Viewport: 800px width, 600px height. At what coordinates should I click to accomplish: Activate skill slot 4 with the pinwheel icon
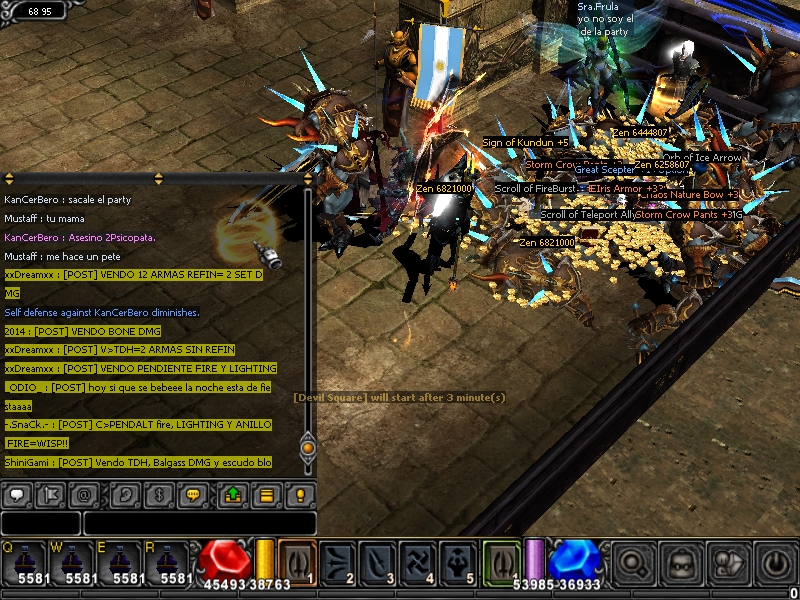(418, 561)
